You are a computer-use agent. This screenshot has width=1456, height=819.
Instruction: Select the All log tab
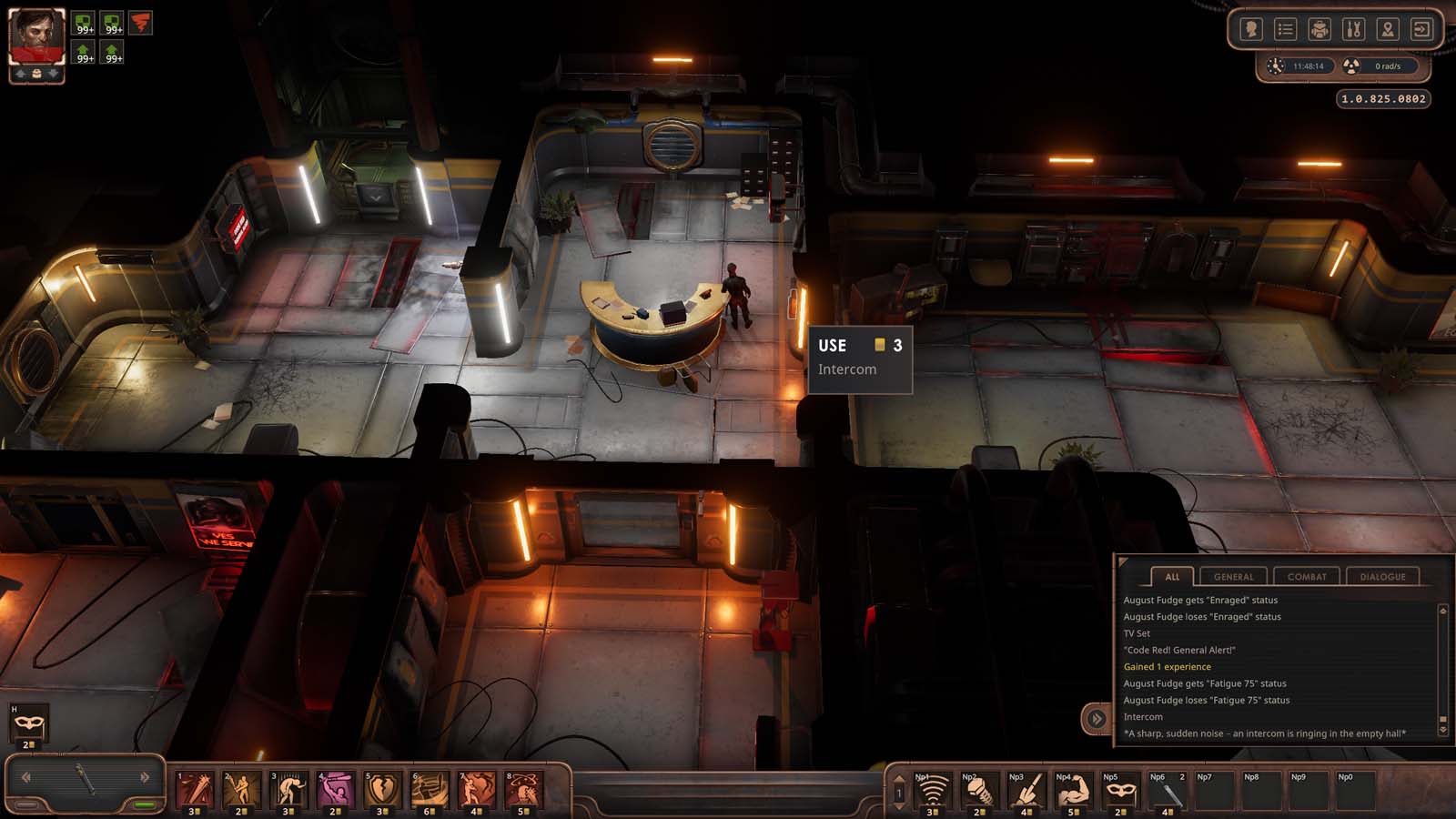click(x=1172, y=576)
